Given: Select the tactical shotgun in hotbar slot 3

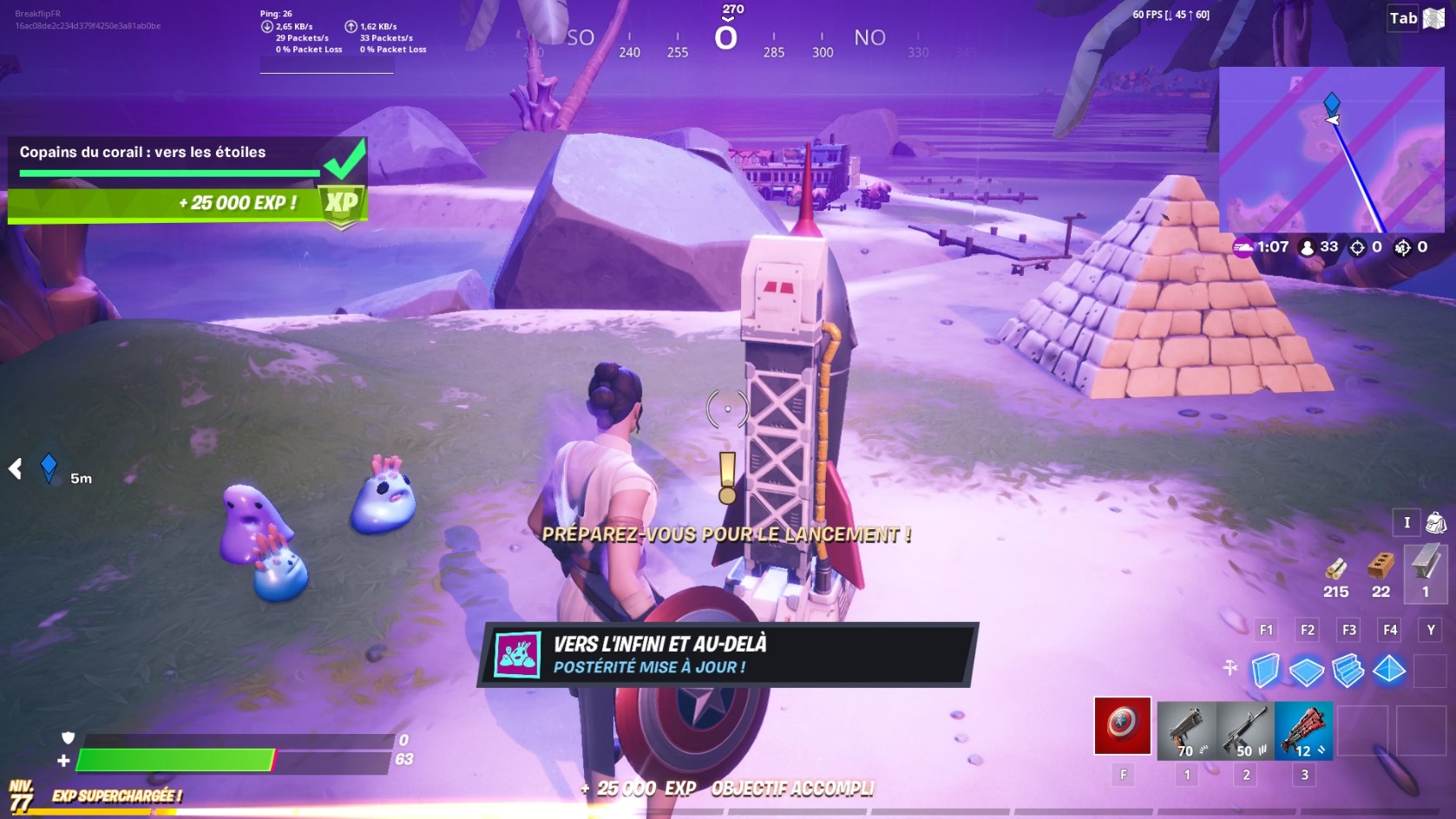Looking at the screenshot, I should click(x=1303, y=727).
